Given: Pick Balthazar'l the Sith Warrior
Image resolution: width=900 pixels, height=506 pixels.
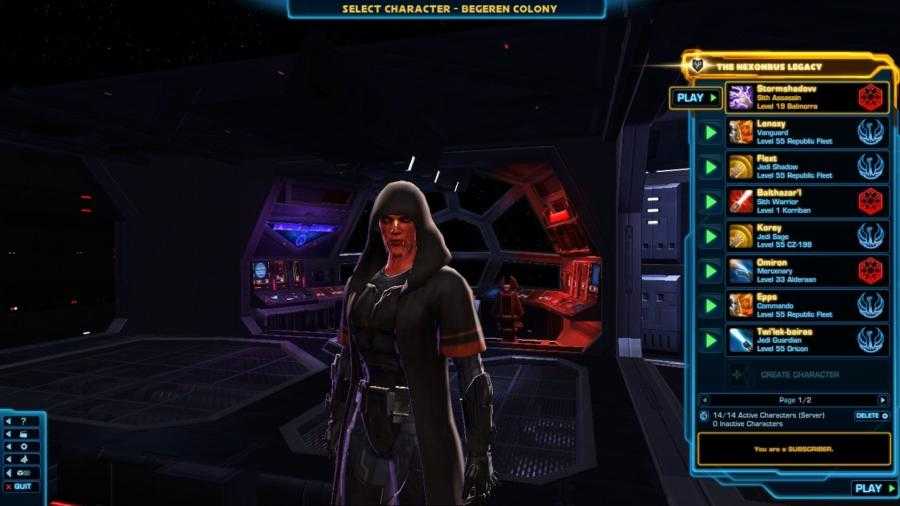Looking at the screenshot, I should [790, 201].
